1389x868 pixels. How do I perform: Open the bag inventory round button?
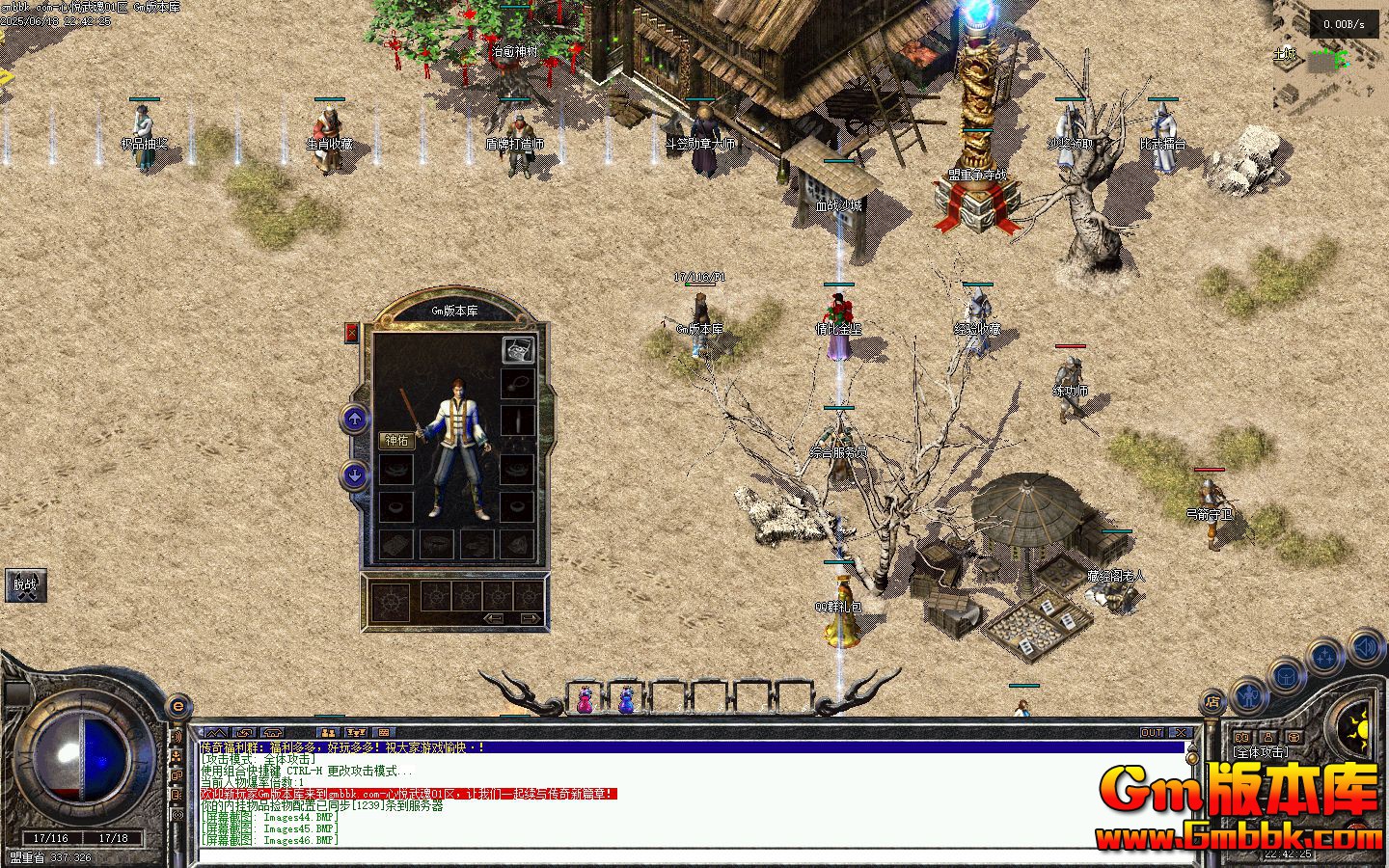(x=1286, y=674)
